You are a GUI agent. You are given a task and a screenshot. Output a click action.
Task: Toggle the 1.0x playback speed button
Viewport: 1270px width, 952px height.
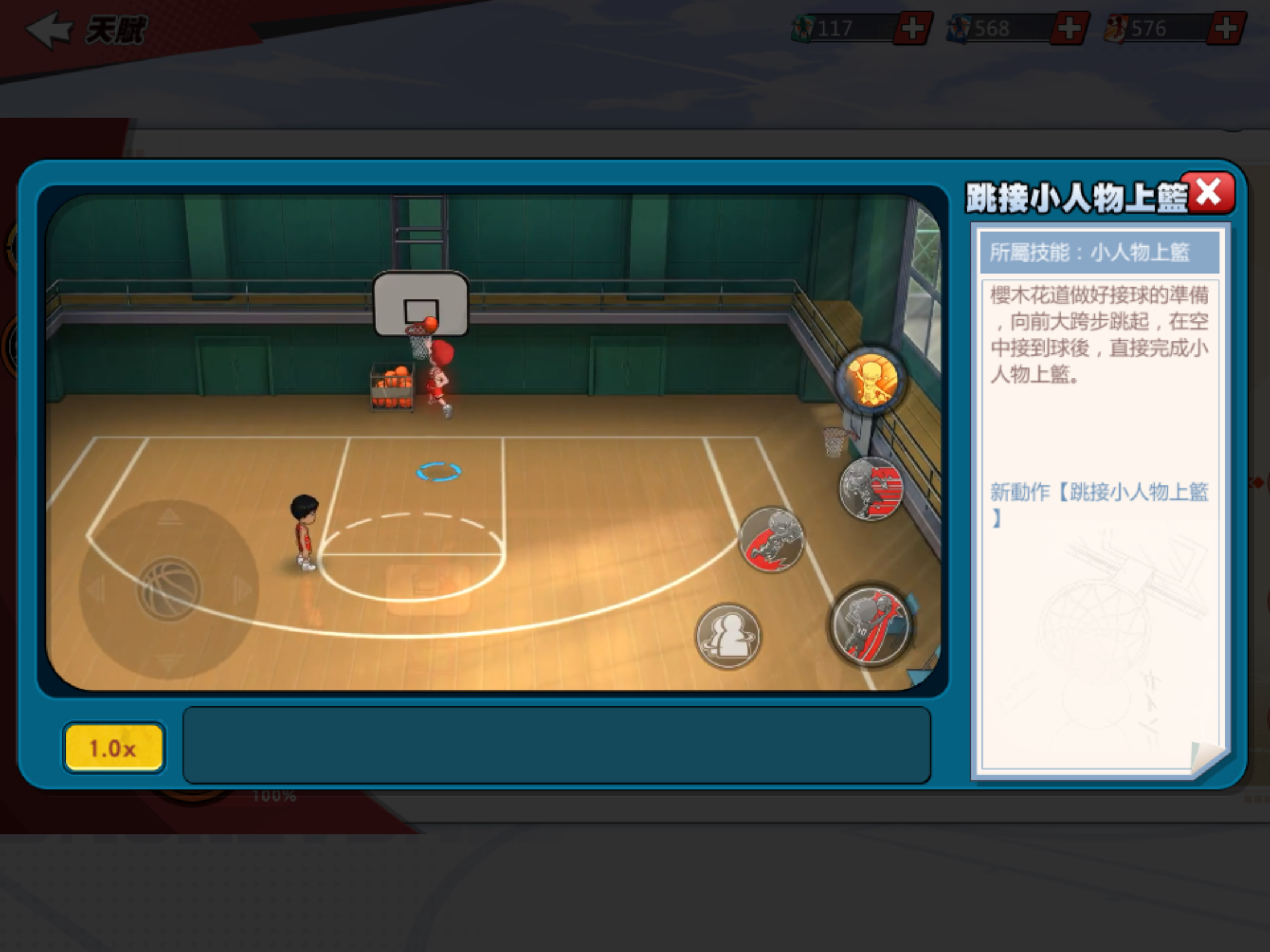113,747
